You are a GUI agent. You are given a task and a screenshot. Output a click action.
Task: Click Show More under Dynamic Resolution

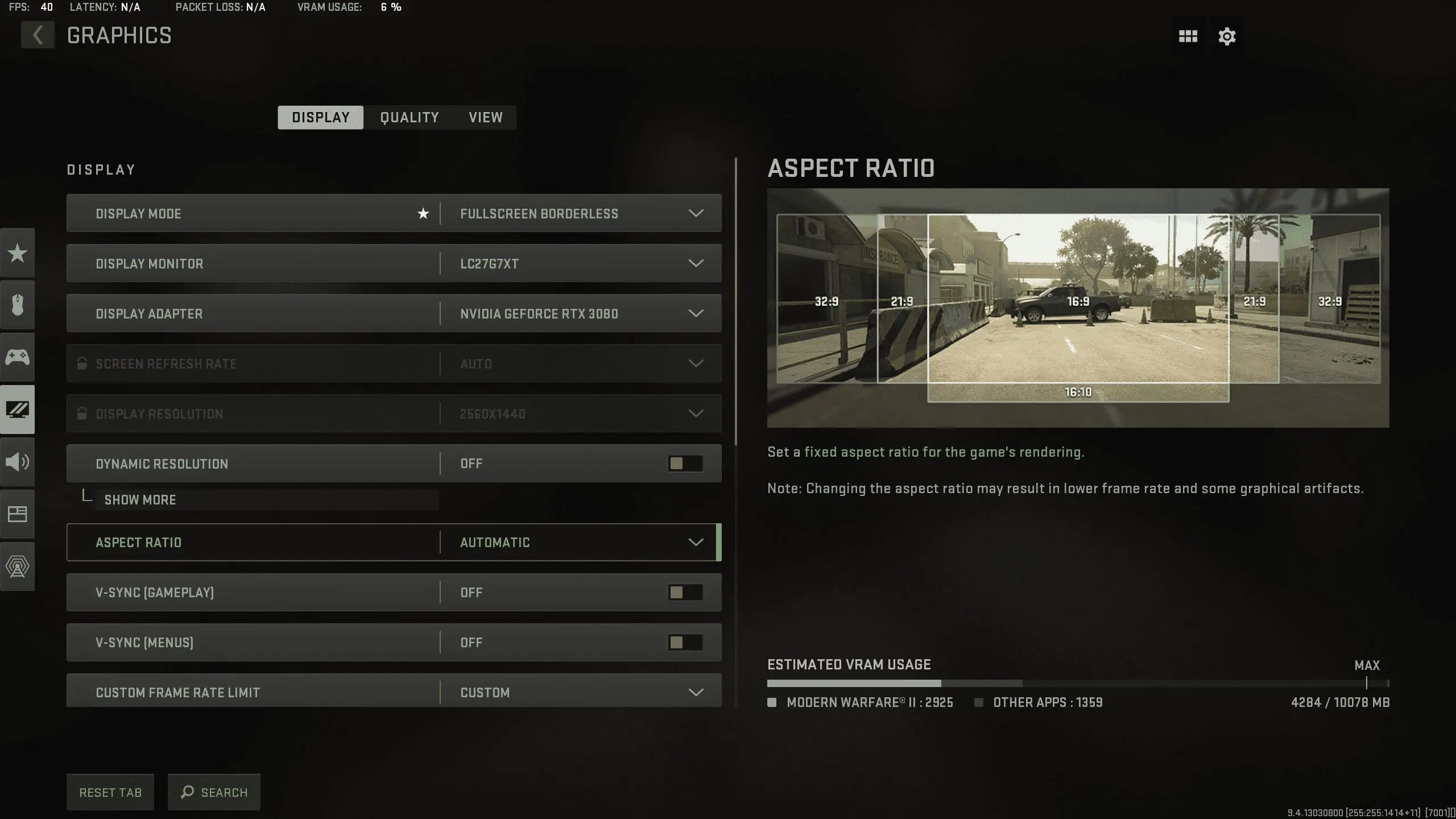pos(140,500)
